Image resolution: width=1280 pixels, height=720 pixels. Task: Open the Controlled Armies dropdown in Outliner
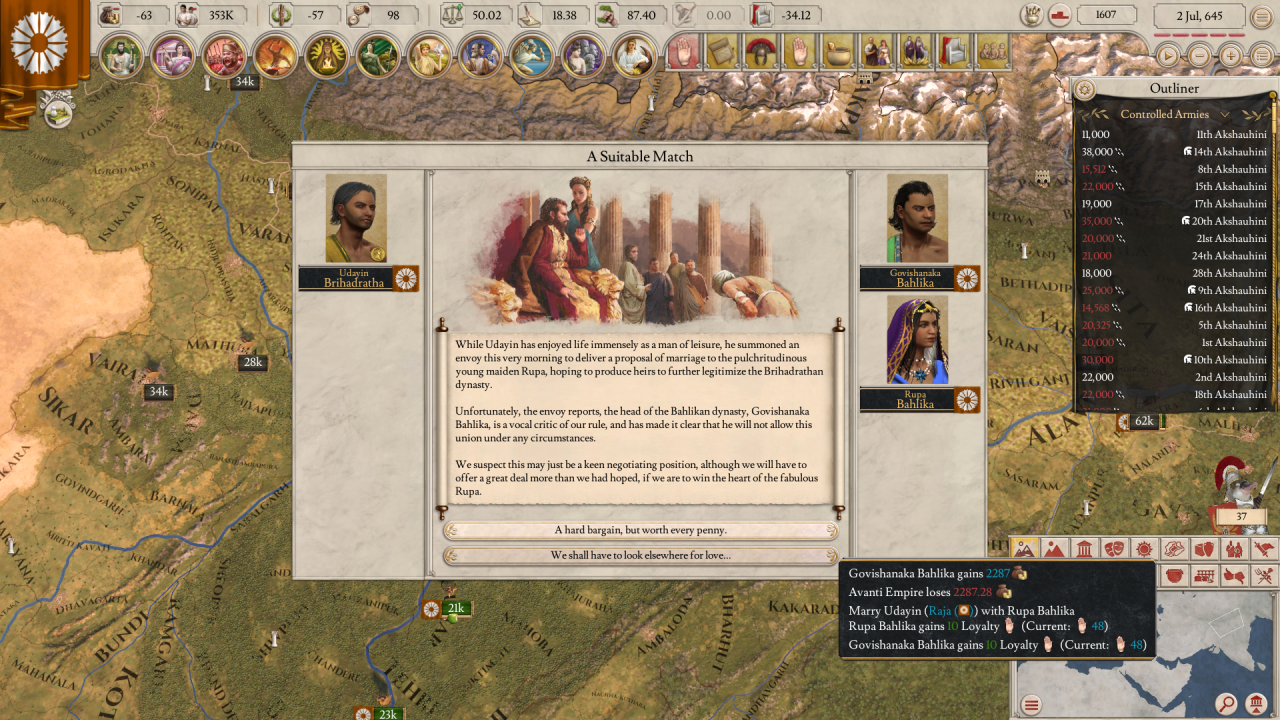(1174, 114)
